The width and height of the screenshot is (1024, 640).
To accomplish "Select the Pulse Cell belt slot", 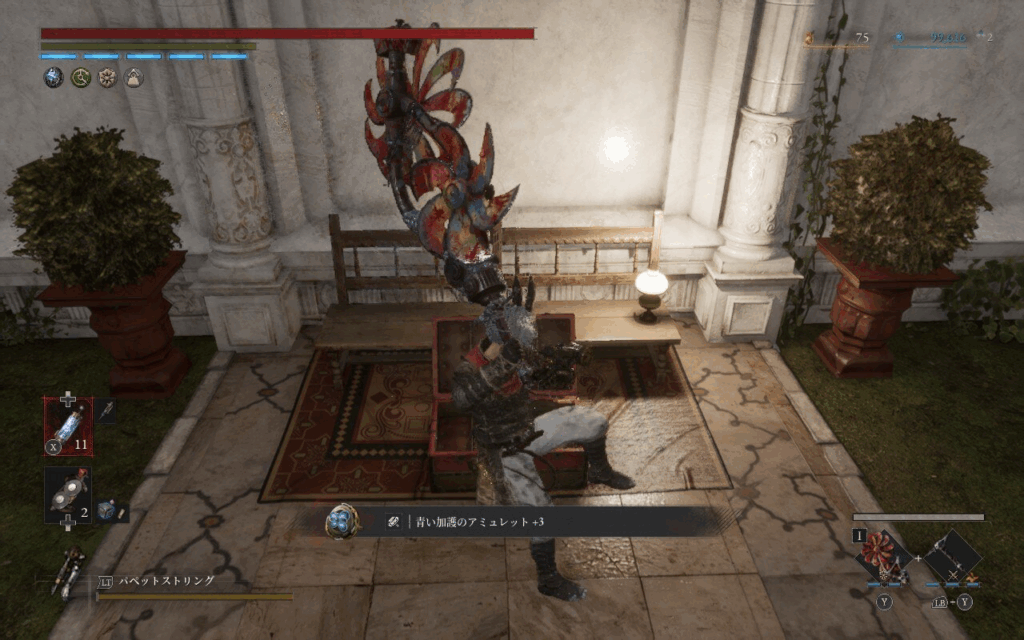I will 67,426.
